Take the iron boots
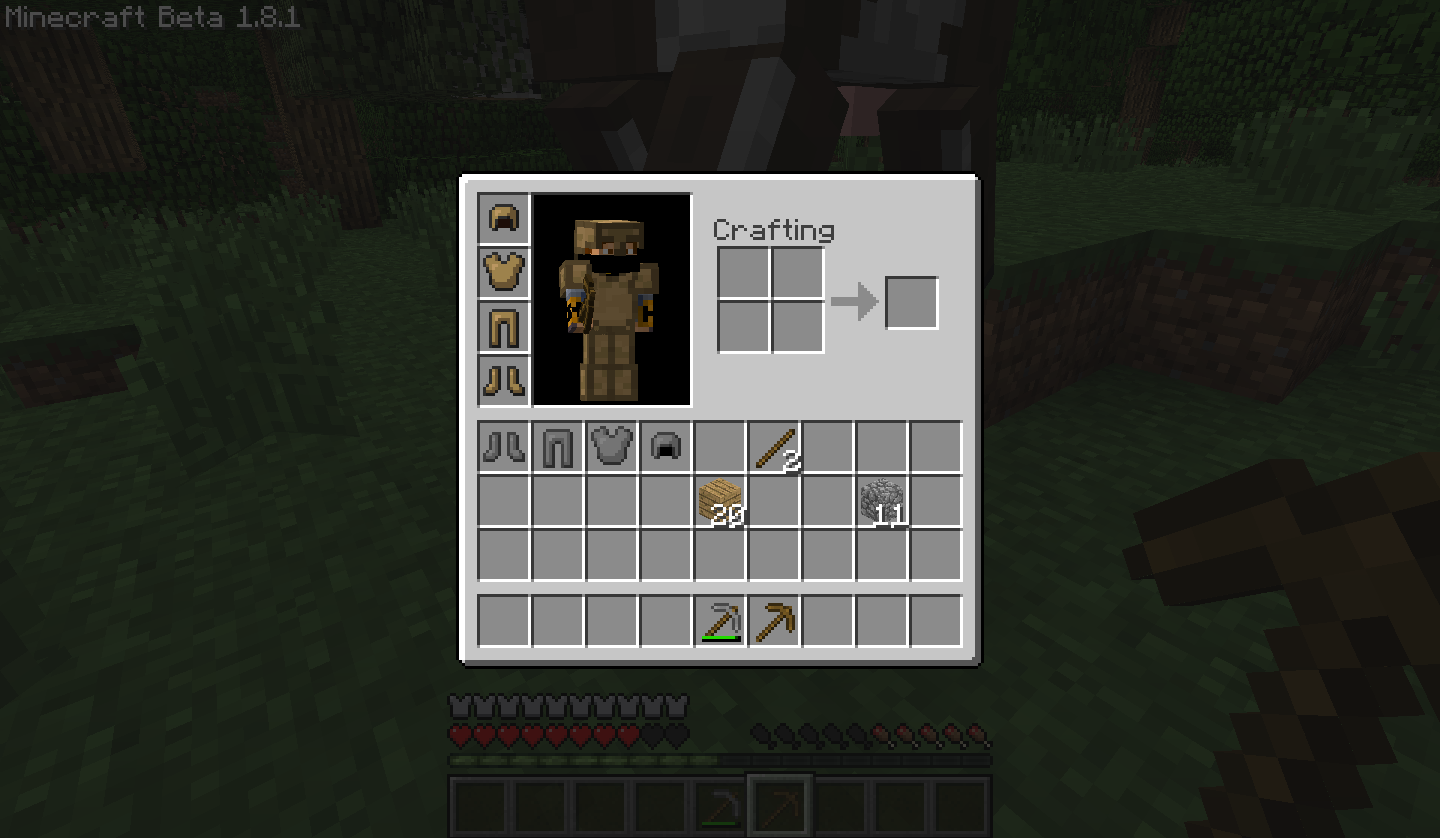This screenshot has height=838, width=1440. pos(504,447)
